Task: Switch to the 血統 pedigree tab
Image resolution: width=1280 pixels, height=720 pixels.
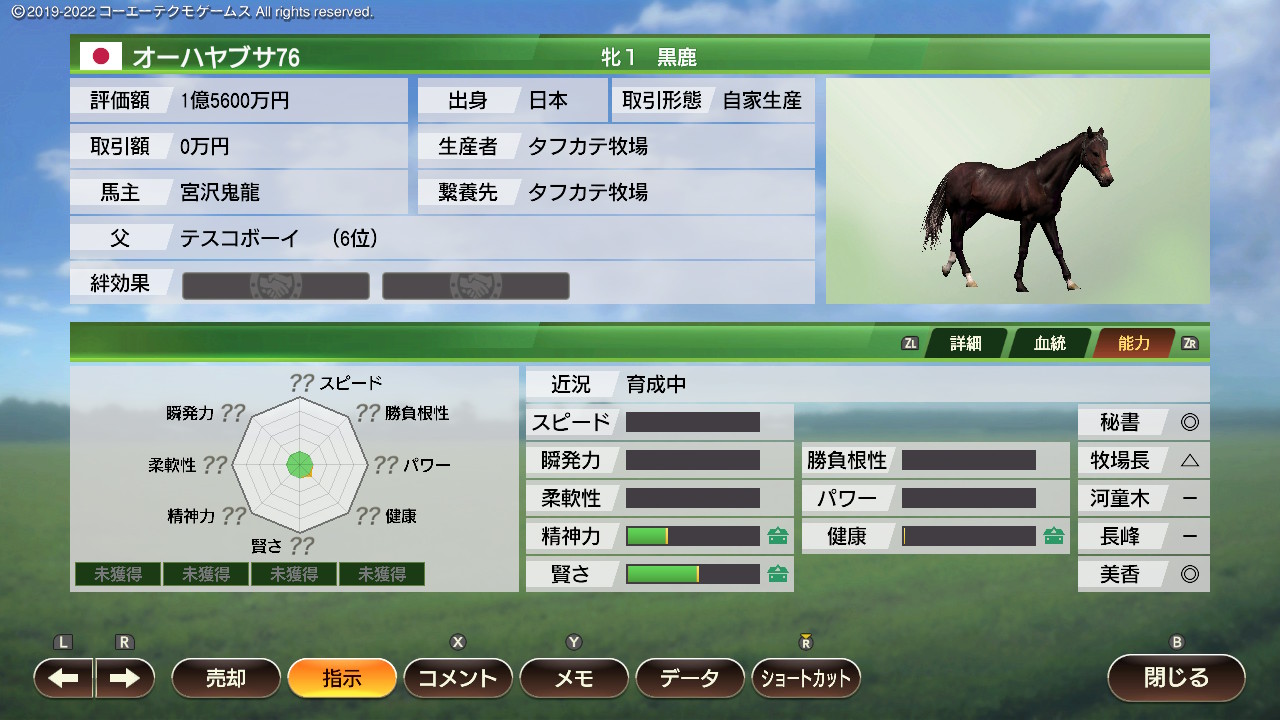Action: [x=1050, y=343]
